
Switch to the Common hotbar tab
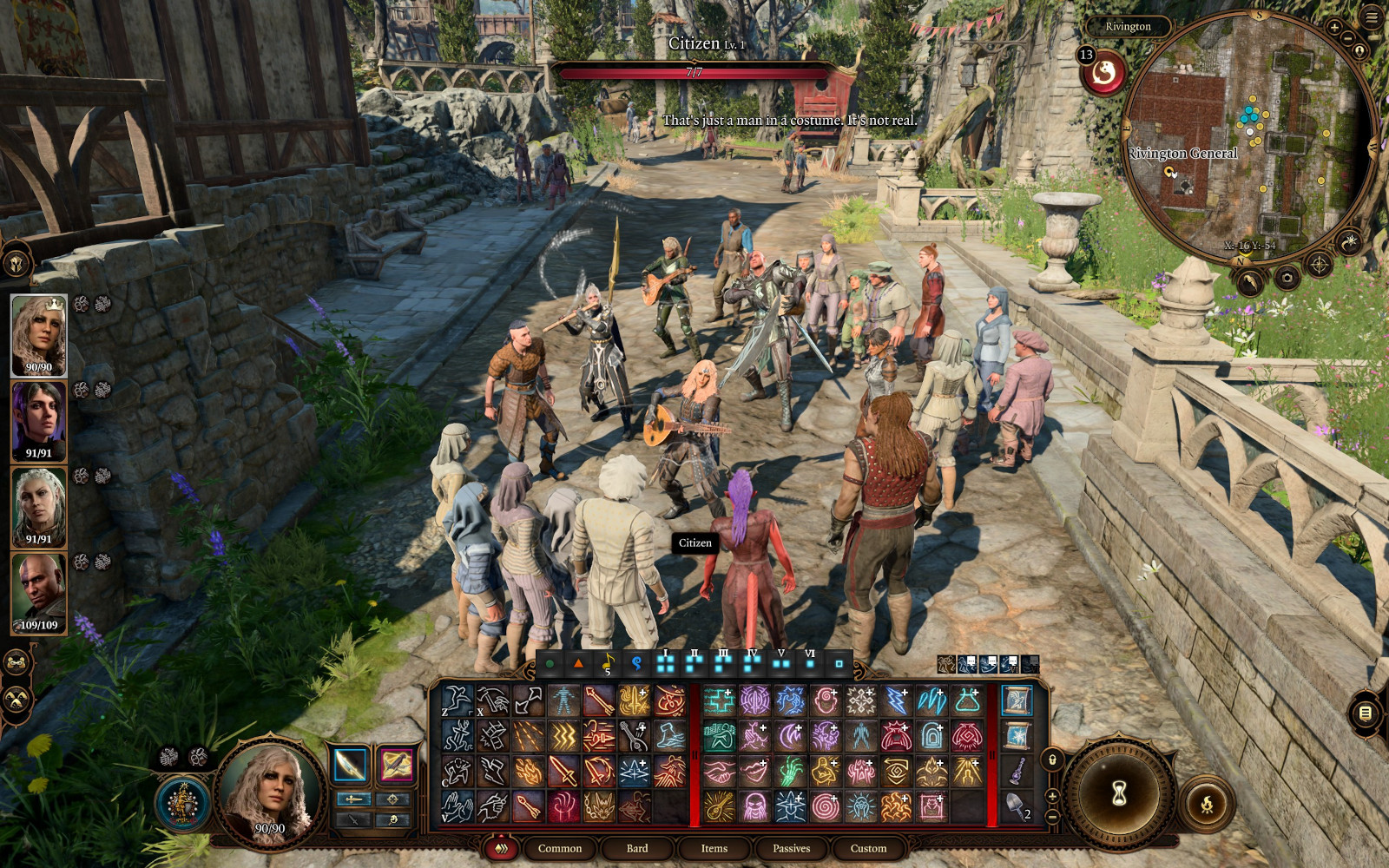point(559,848)
